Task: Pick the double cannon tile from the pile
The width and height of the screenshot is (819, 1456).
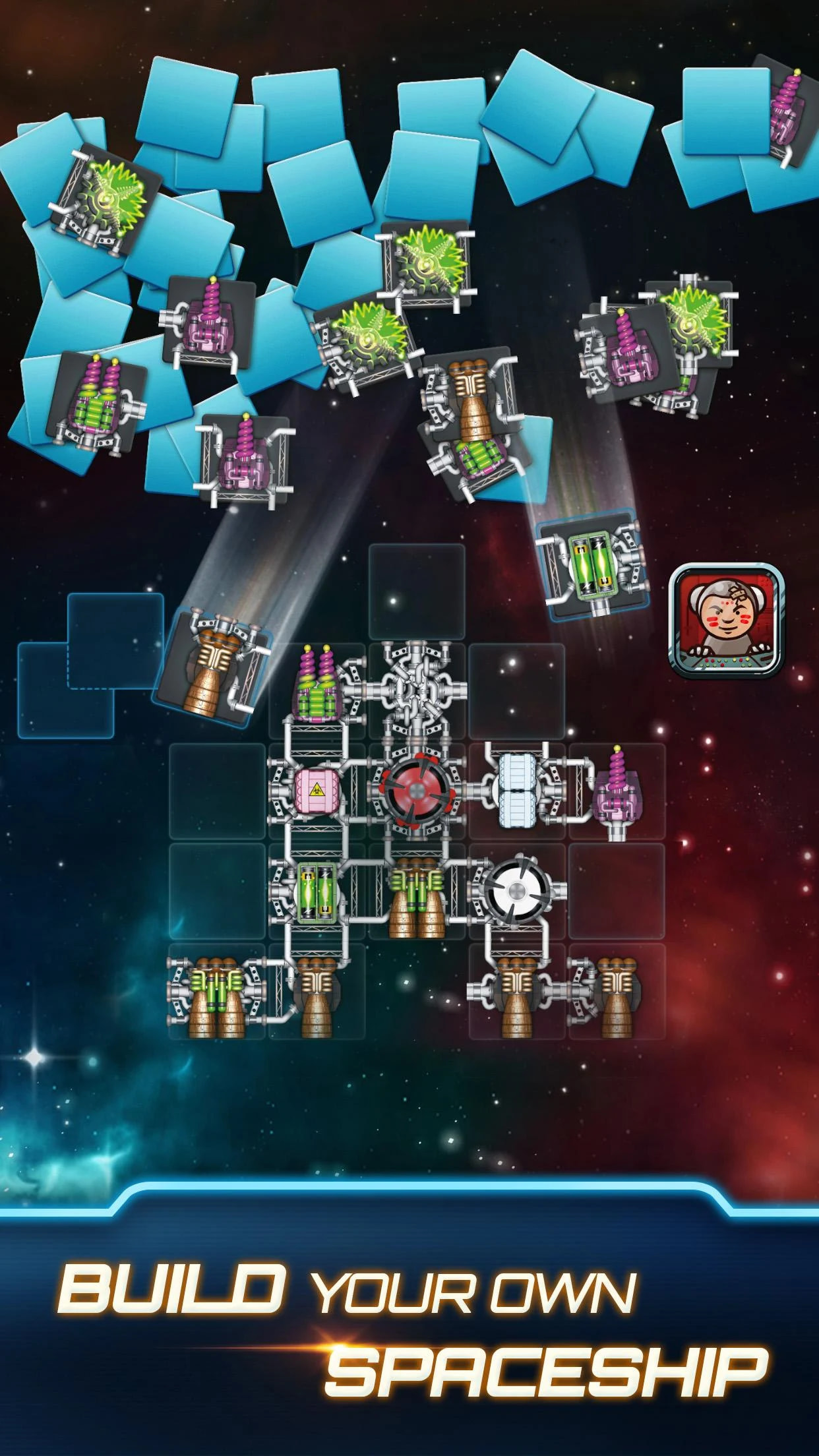Action: (x=98, y=402)
